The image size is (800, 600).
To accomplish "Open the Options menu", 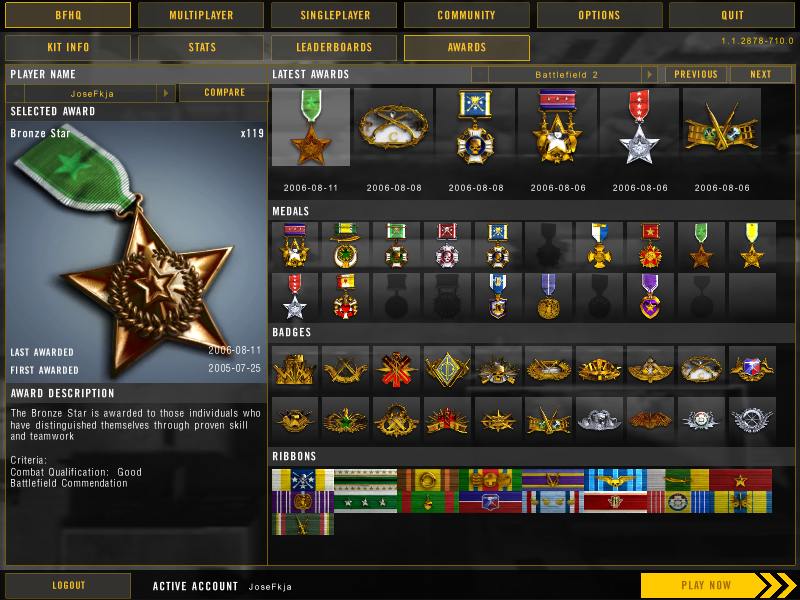I will coord(599,15).
